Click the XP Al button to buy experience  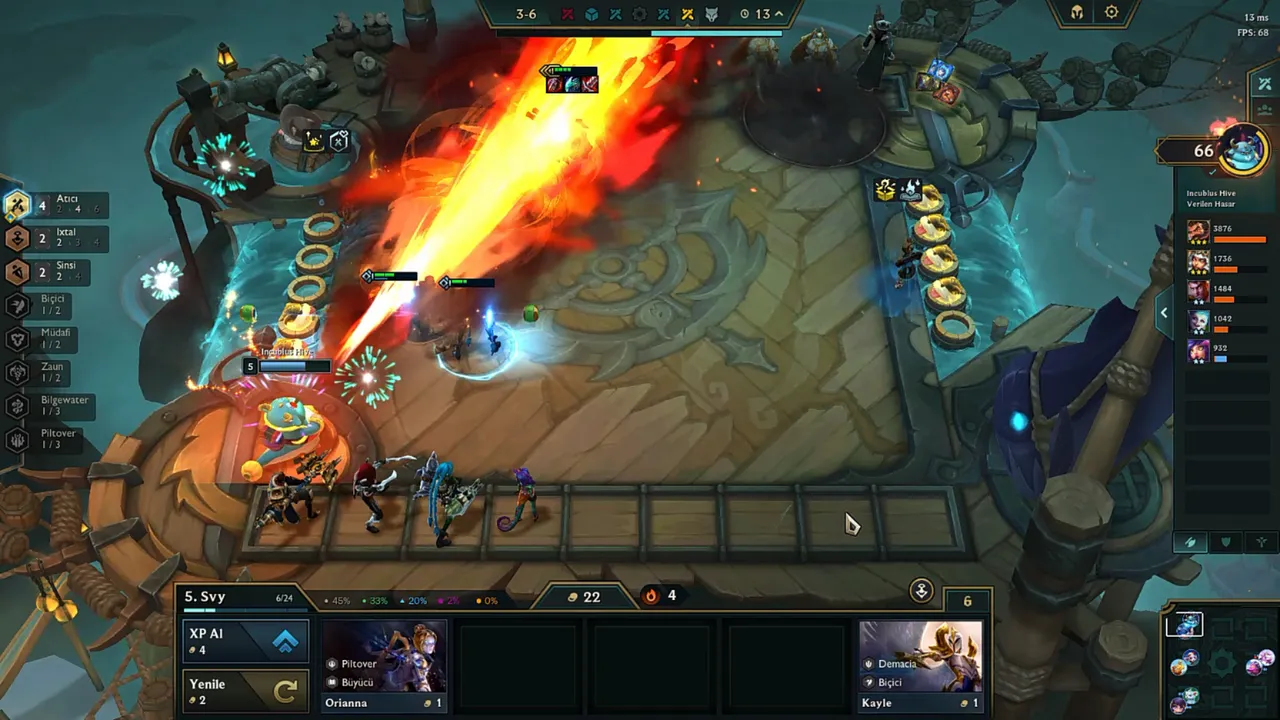coord(245,640)
